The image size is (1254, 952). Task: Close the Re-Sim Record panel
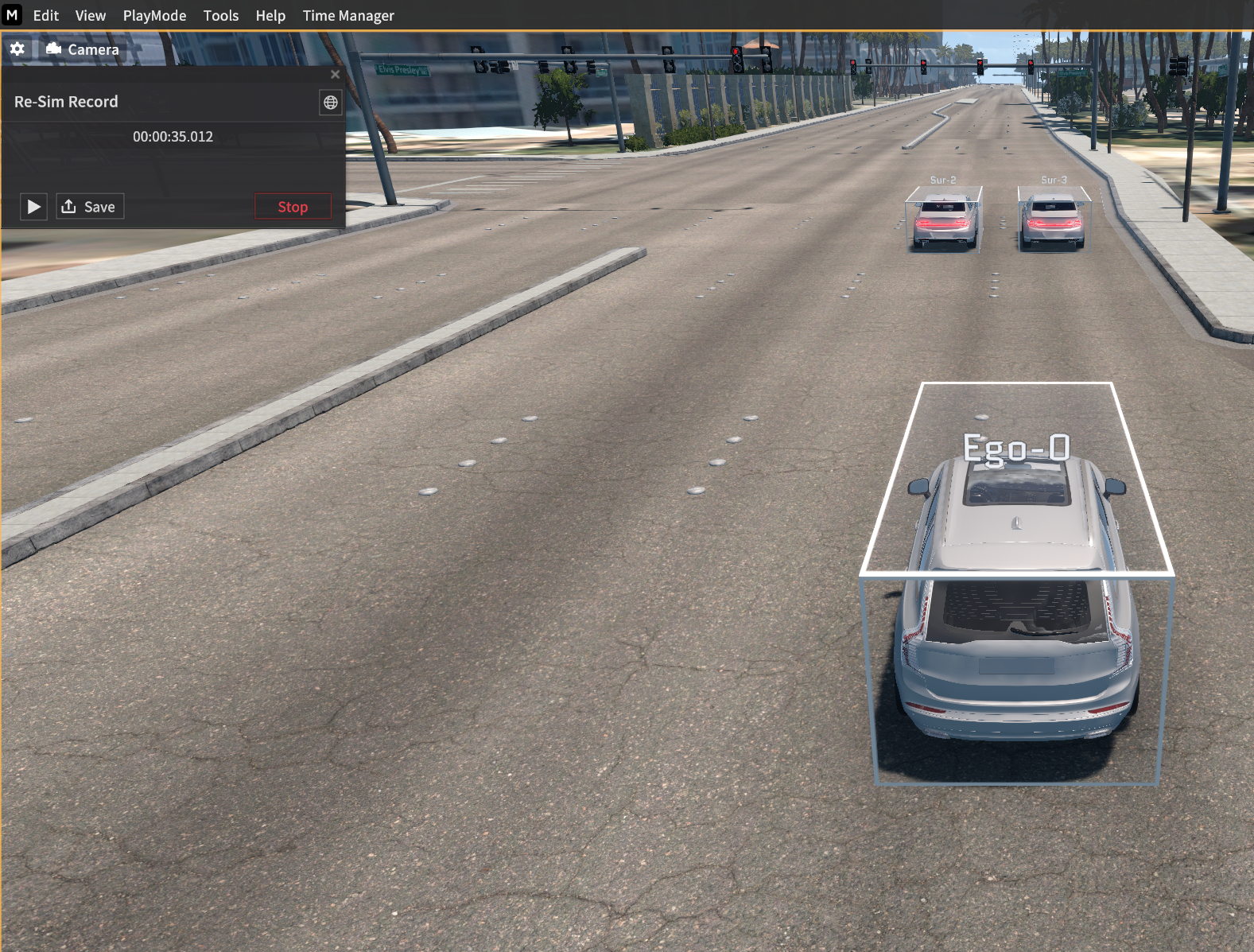click(x=335, y=74)
